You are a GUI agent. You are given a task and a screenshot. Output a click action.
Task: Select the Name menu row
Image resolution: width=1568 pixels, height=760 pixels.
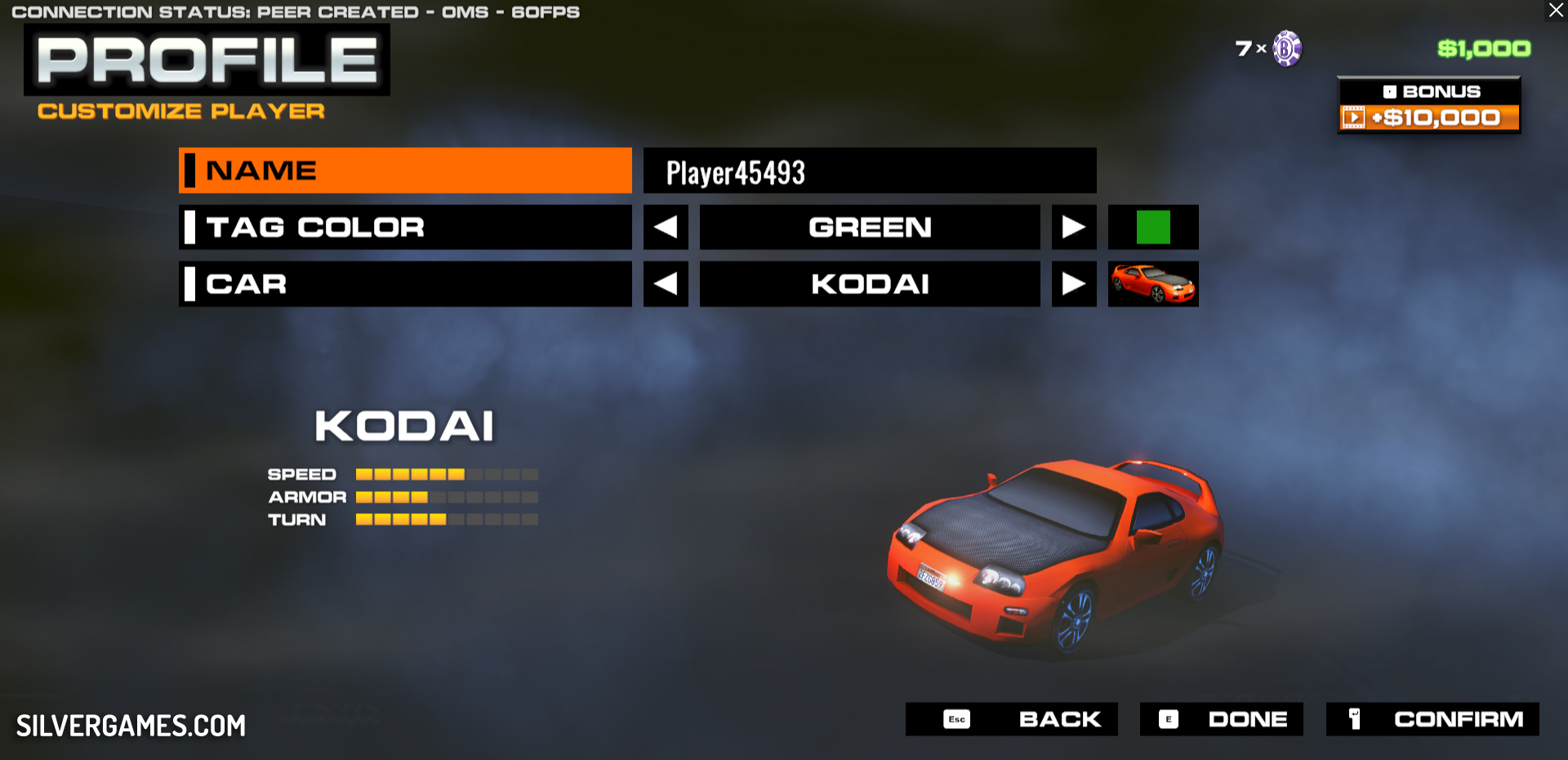pos(405,170)
